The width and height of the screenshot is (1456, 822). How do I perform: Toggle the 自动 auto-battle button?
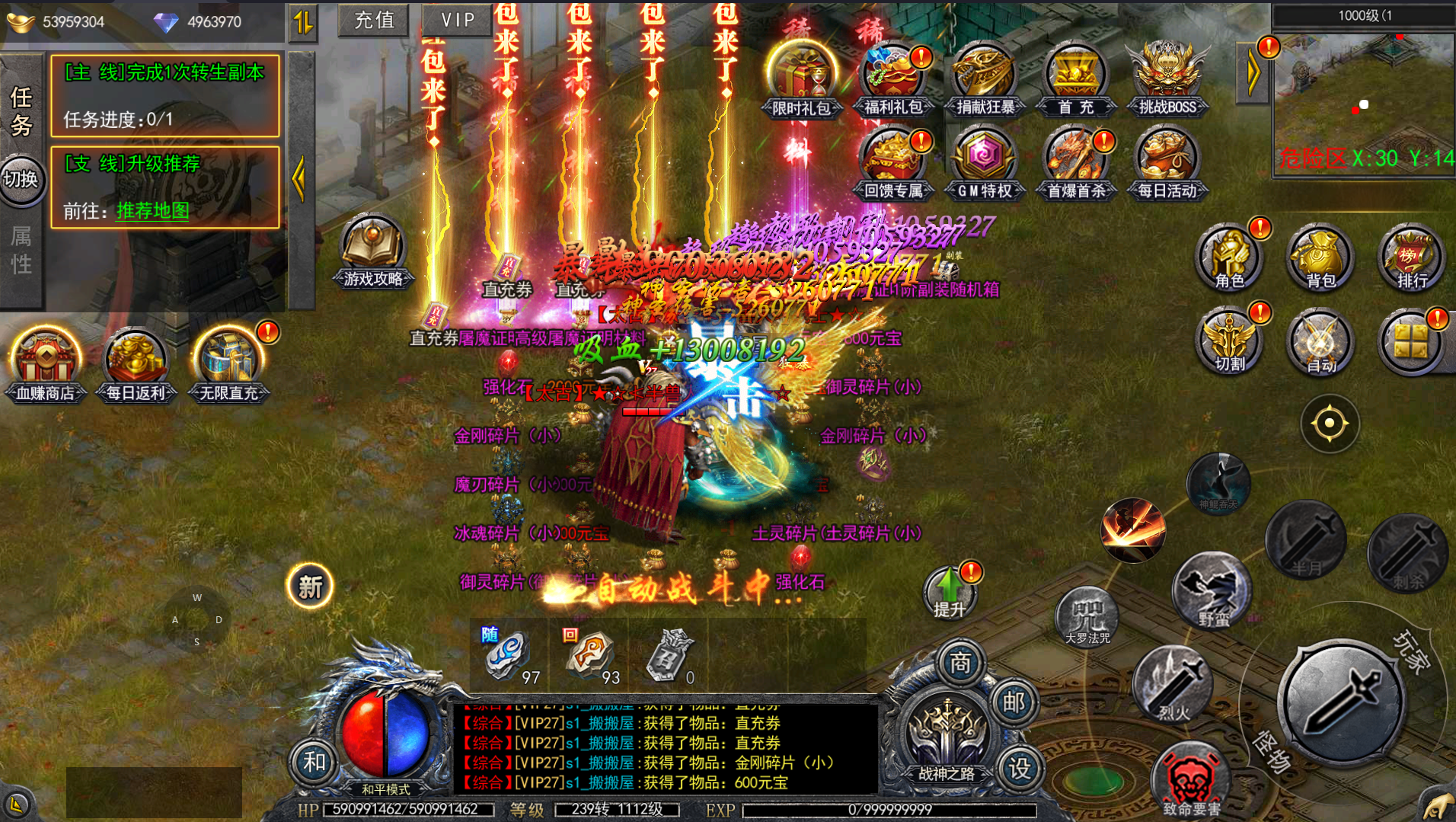pos(1320,343)
